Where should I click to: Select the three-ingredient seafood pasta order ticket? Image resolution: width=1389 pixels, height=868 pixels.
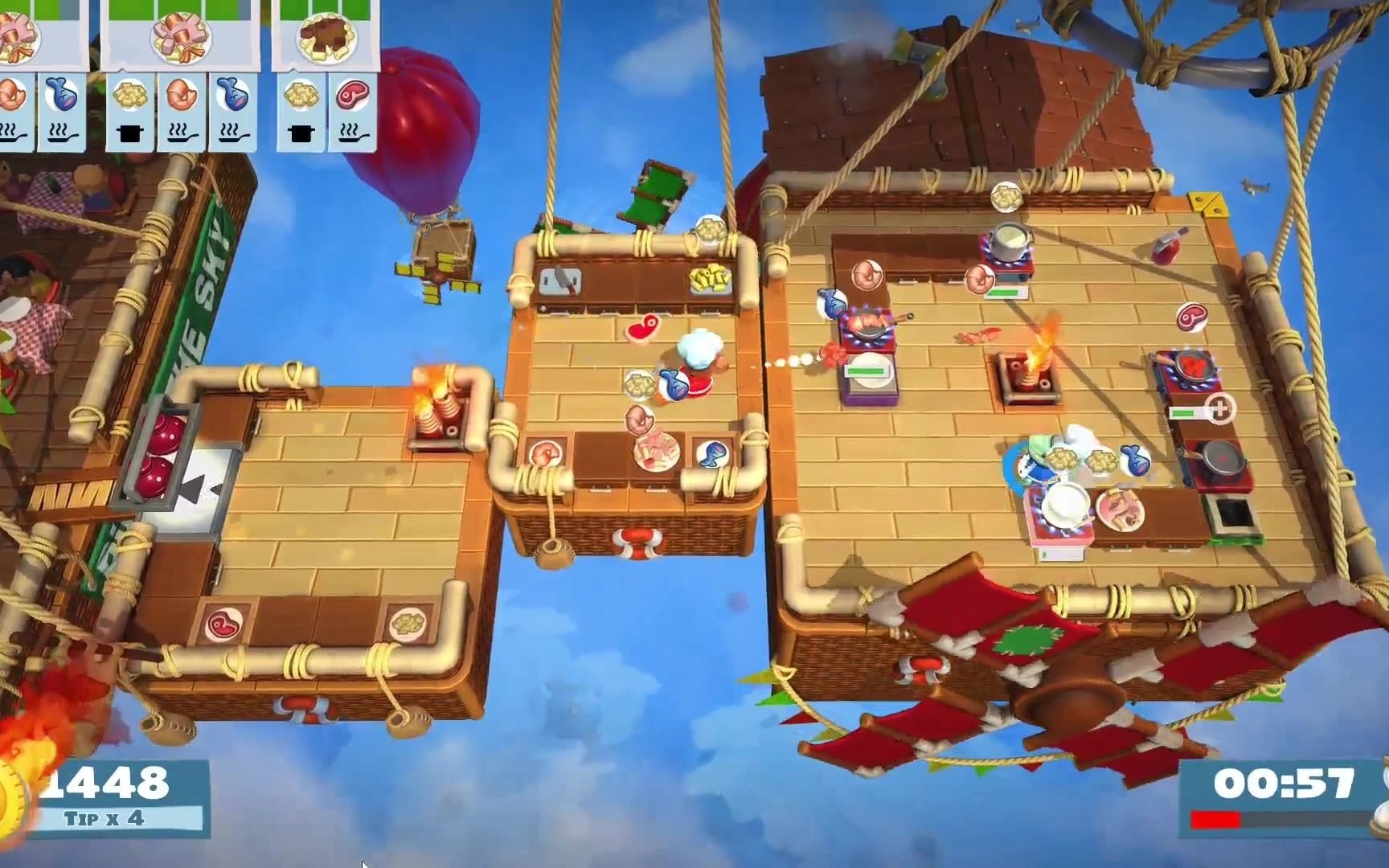pyautogui.click(x=182, y=38)
